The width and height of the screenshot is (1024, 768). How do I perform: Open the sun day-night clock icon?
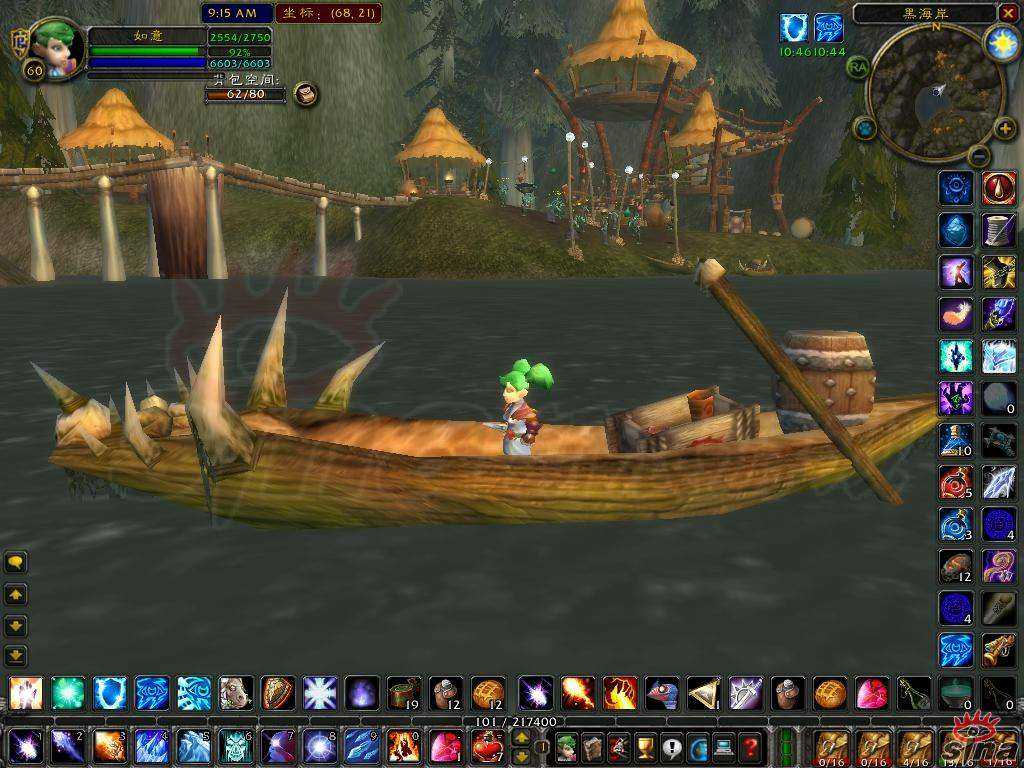[1002, 43]
